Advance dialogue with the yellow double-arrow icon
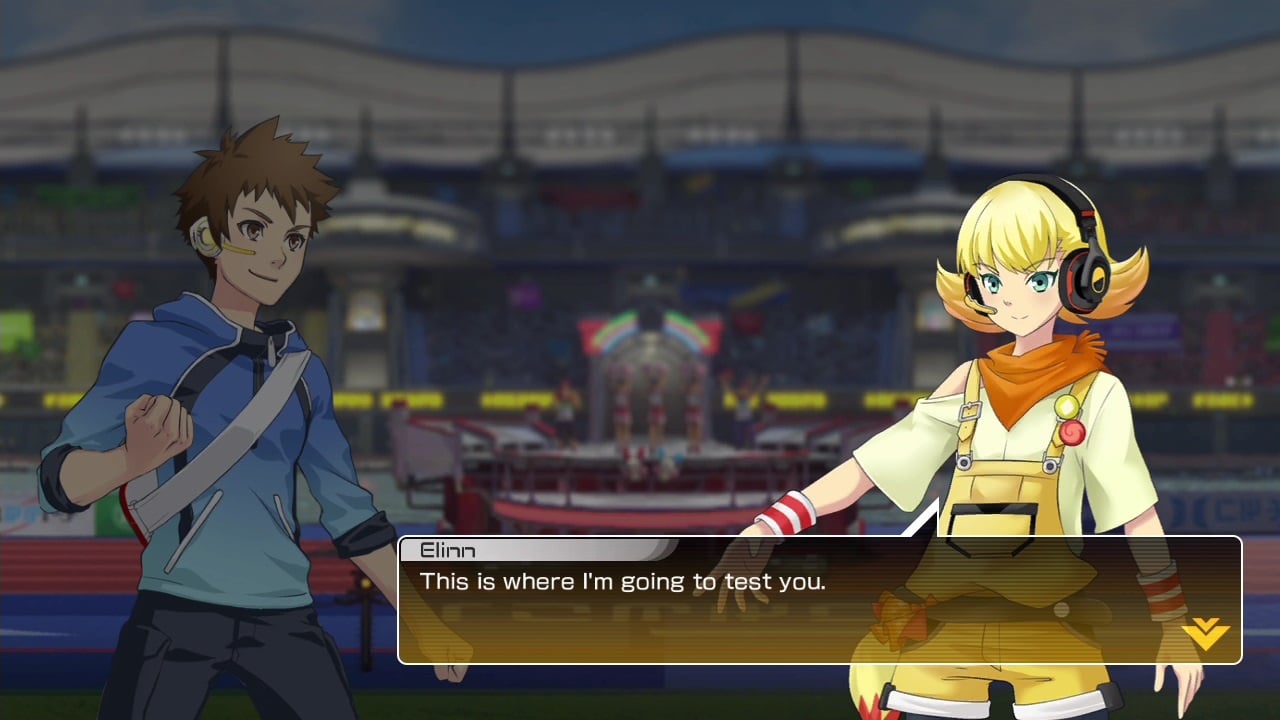The image size is (1280, 720). 1205,633
